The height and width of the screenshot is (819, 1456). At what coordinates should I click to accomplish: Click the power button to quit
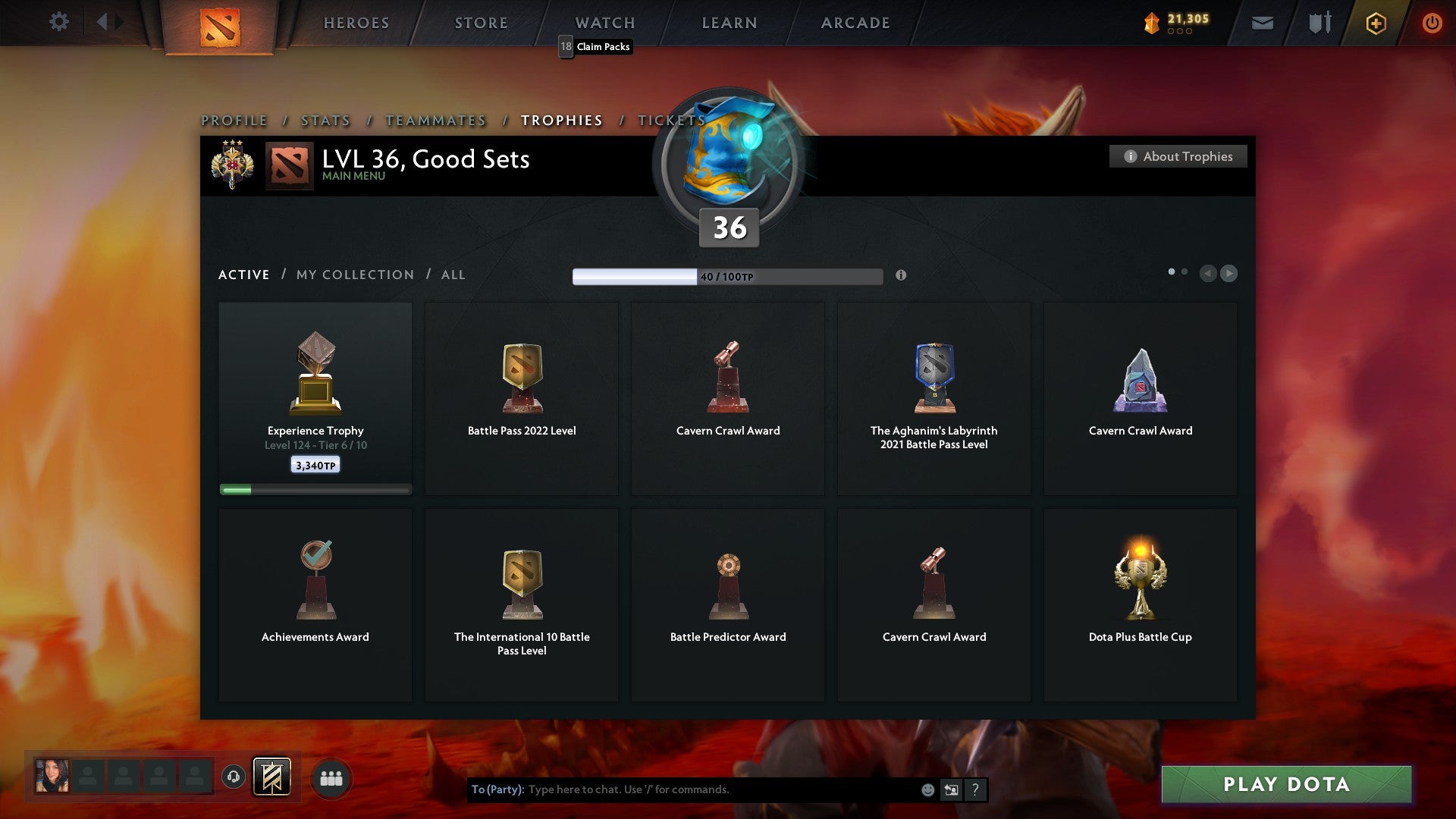coord(1432,23)
